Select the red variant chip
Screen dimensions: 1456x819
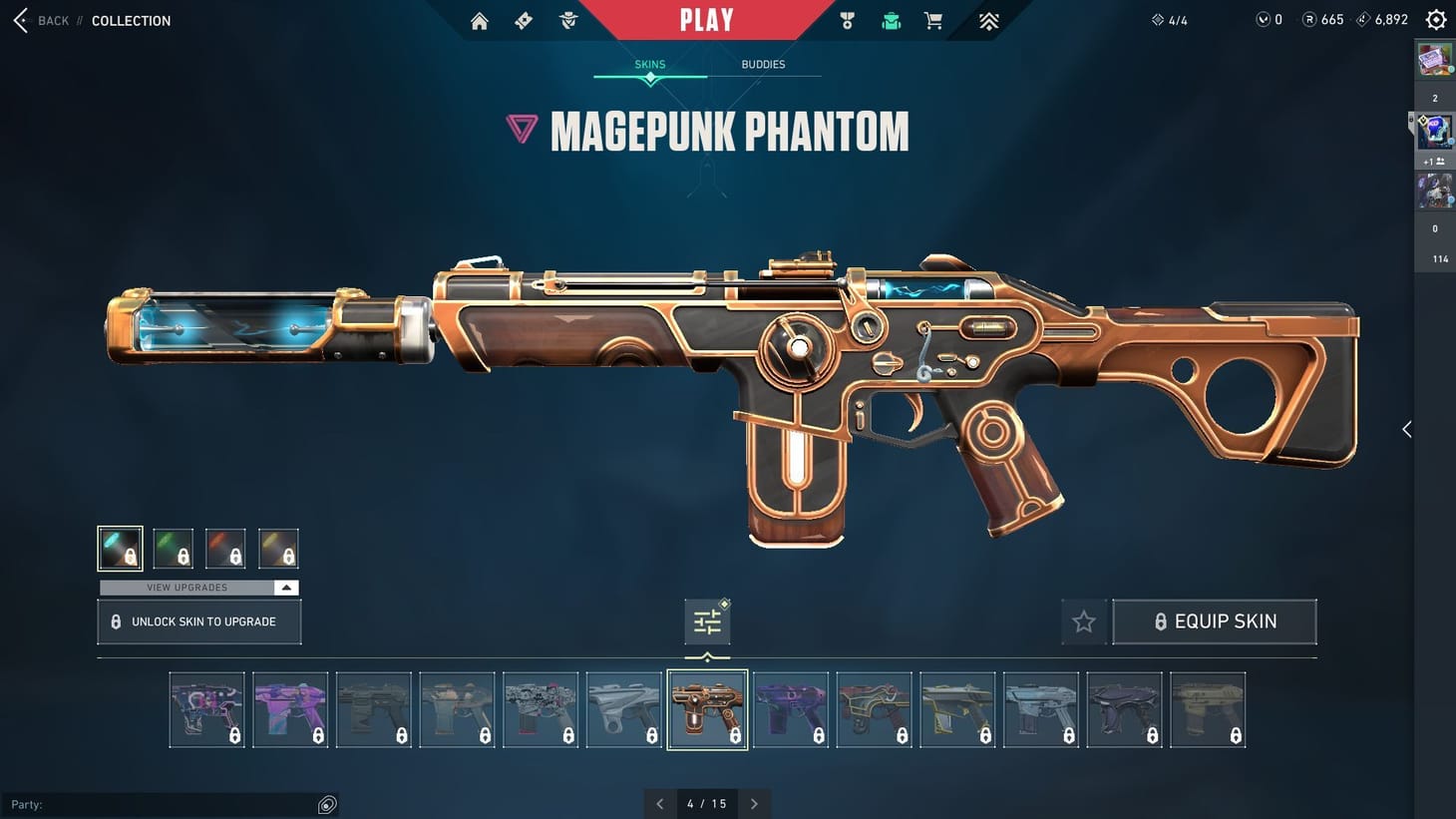point(225,547)
